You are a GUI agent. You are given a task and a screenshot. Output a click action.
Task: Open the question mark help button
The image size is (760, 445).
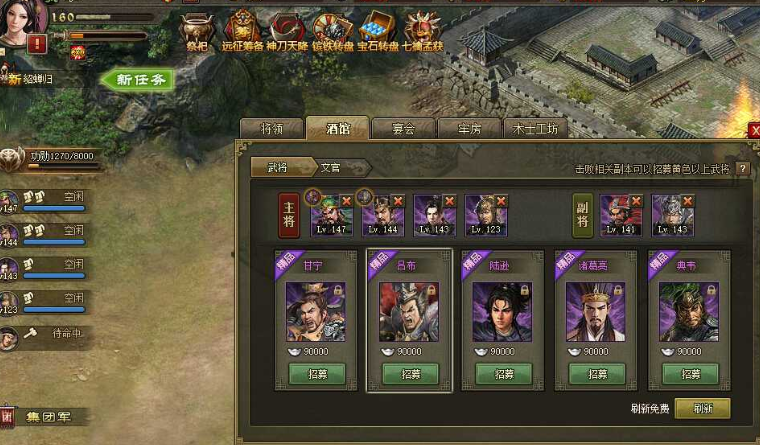tap(742, 168)
